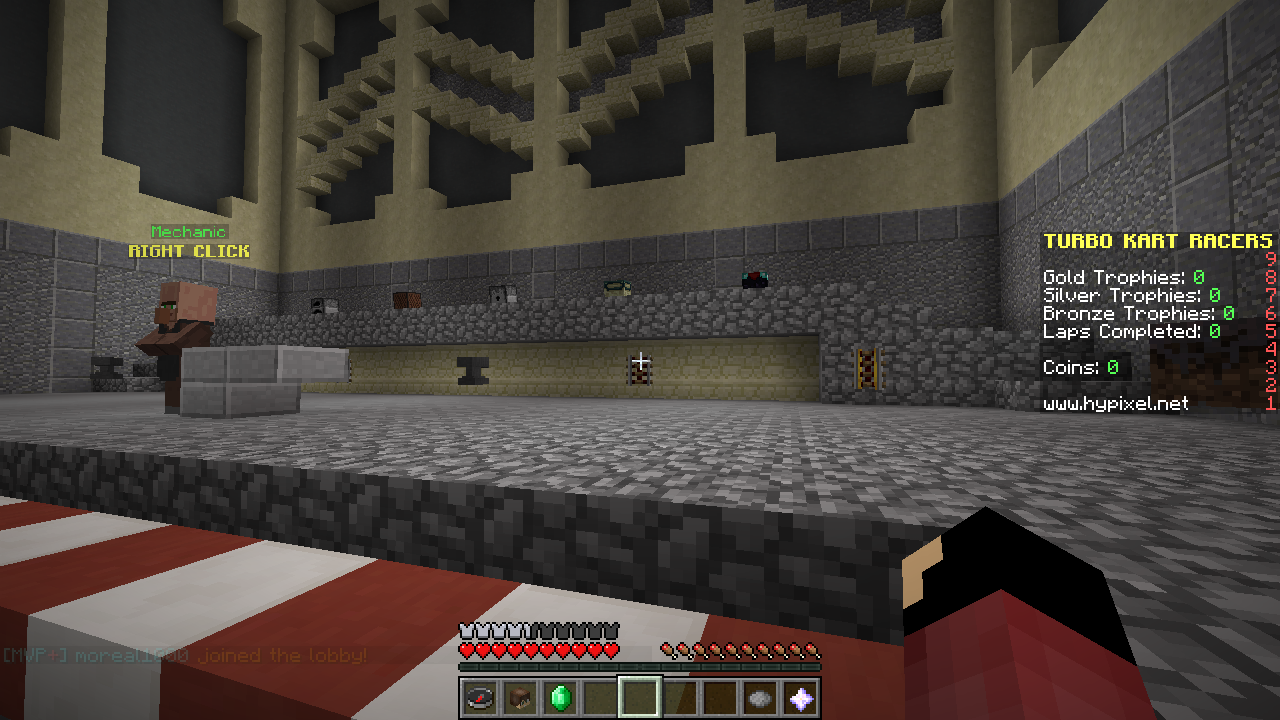Choose the emerald in the hotbar
Image resolution: width=1280 pixels, height=720 pixels.
click(560, 697)
